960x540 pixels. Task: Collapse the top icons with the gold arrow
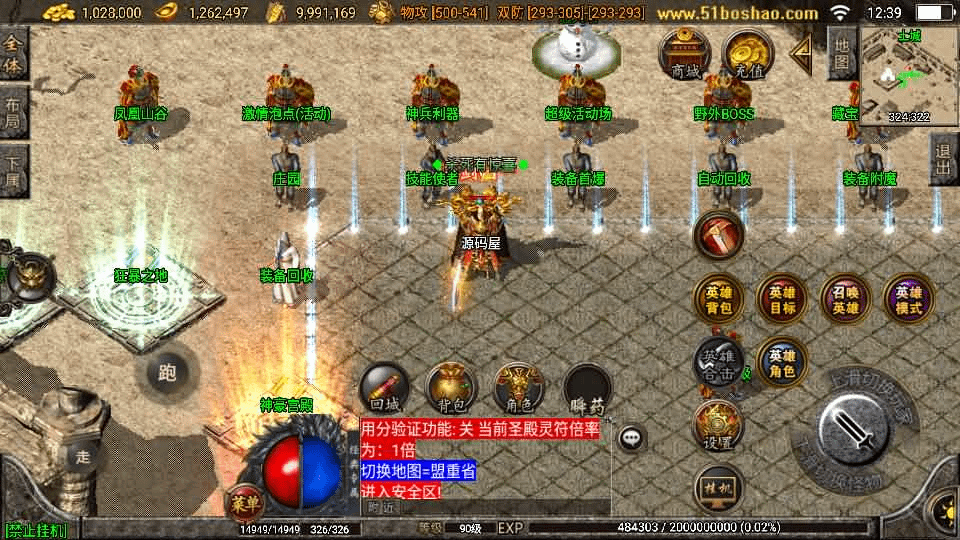pos(801,55)
